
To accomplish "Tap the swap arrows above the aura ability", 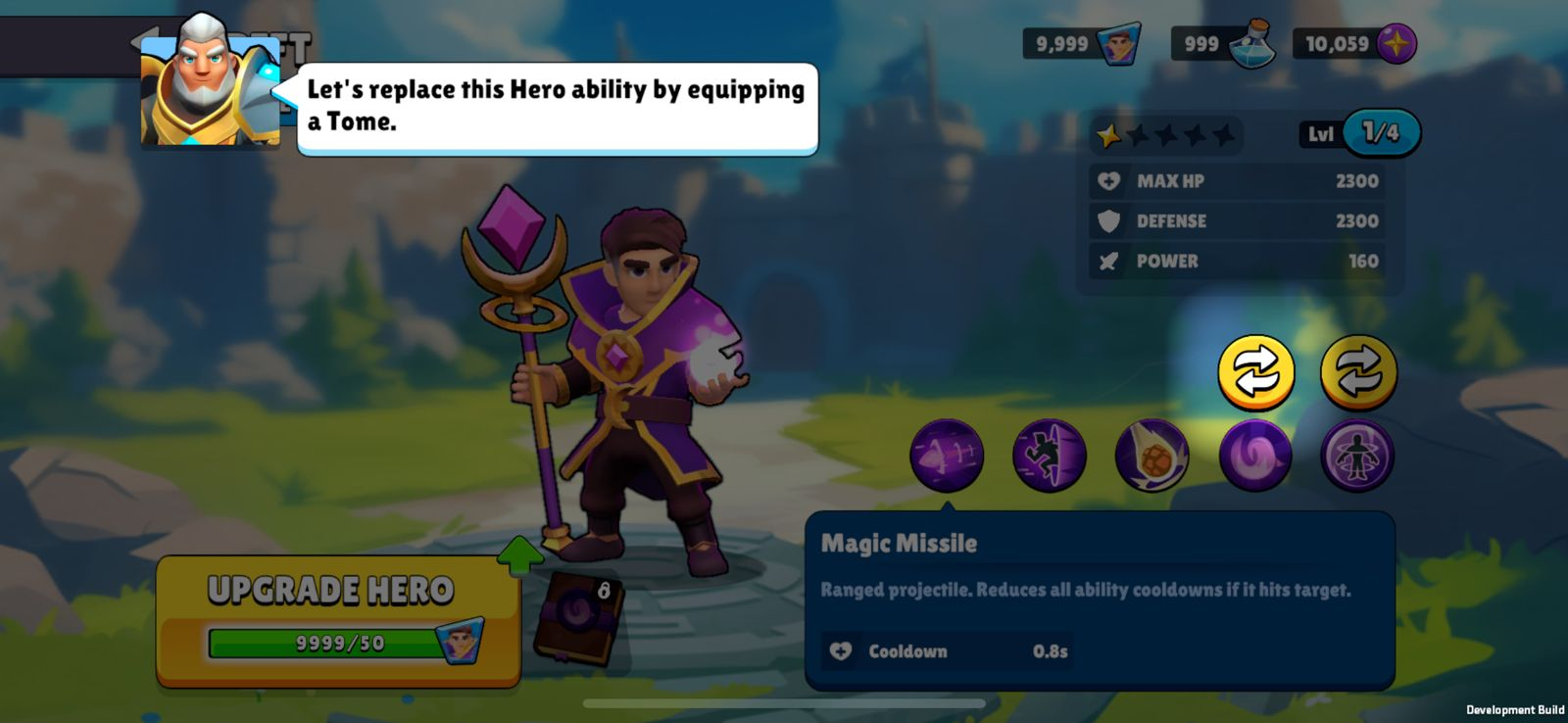I will click(x=1358, y=372).
